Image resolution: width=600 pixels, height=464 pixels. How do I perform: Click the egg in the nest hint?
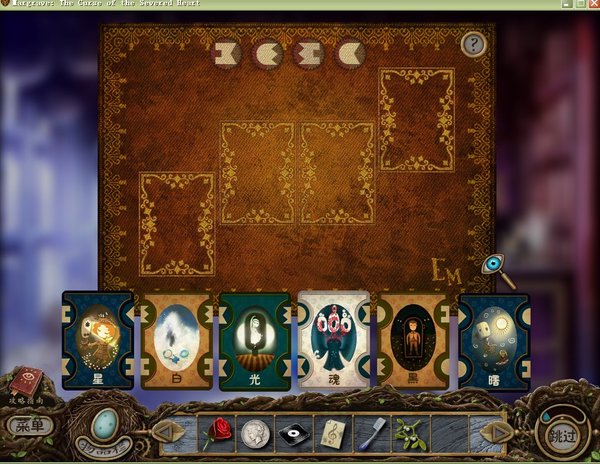[x=103, y=428]
